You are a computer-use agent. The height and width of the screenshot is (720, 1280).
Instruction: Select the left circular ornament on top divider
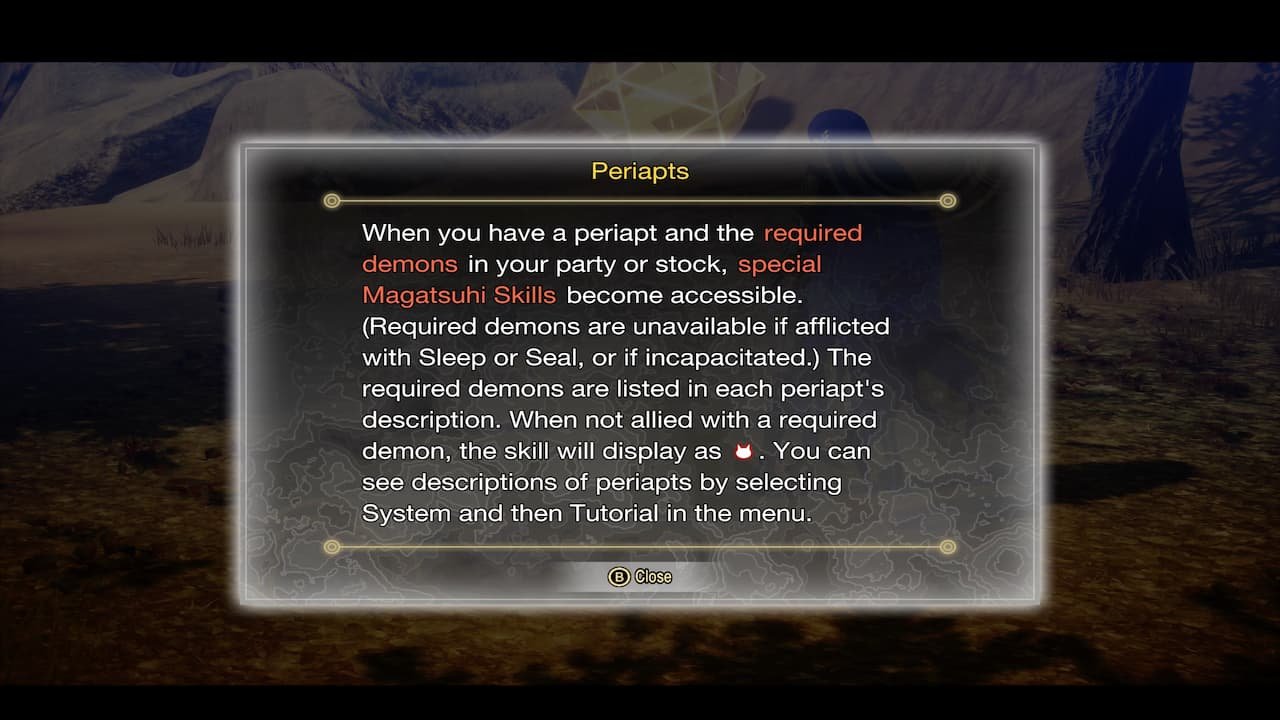(331, 201)
